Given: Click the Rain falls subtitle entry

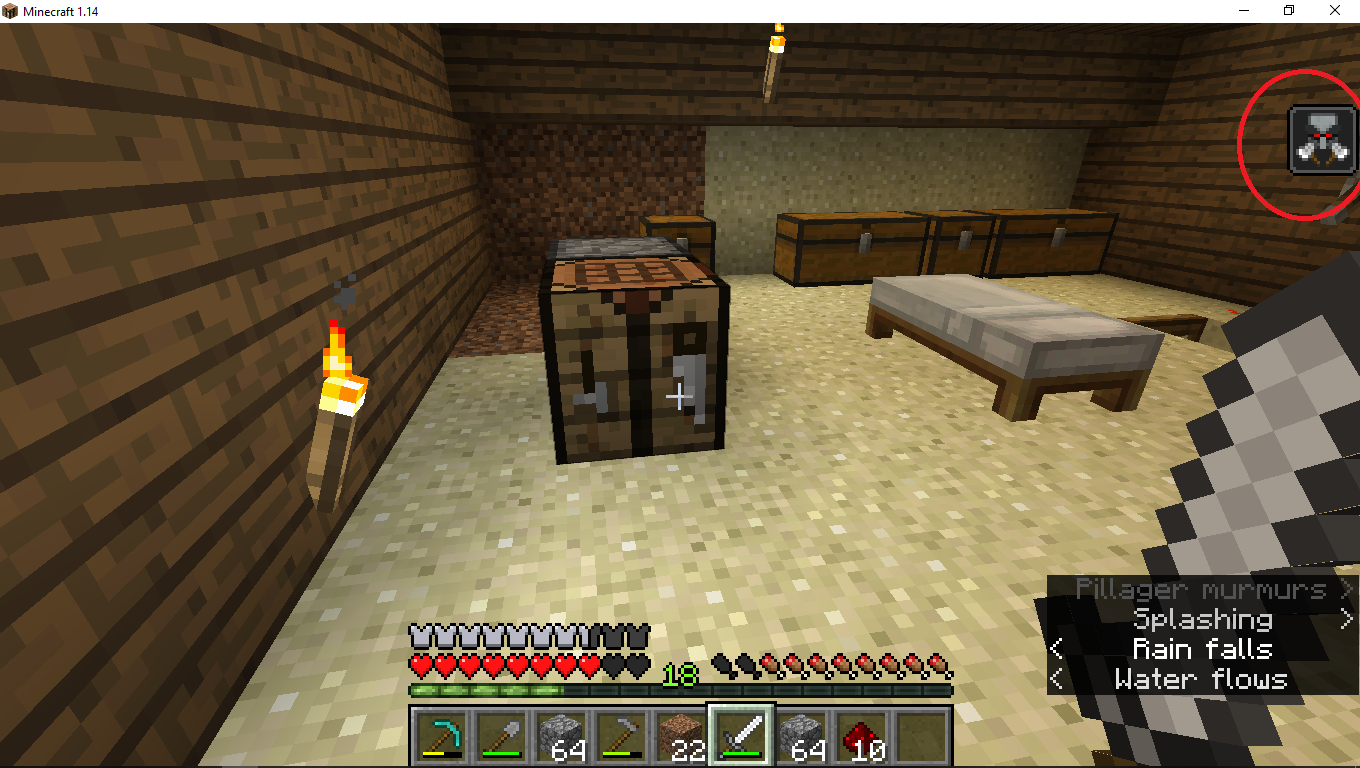Looking at the screenshot, I should tap(1204, 650).
